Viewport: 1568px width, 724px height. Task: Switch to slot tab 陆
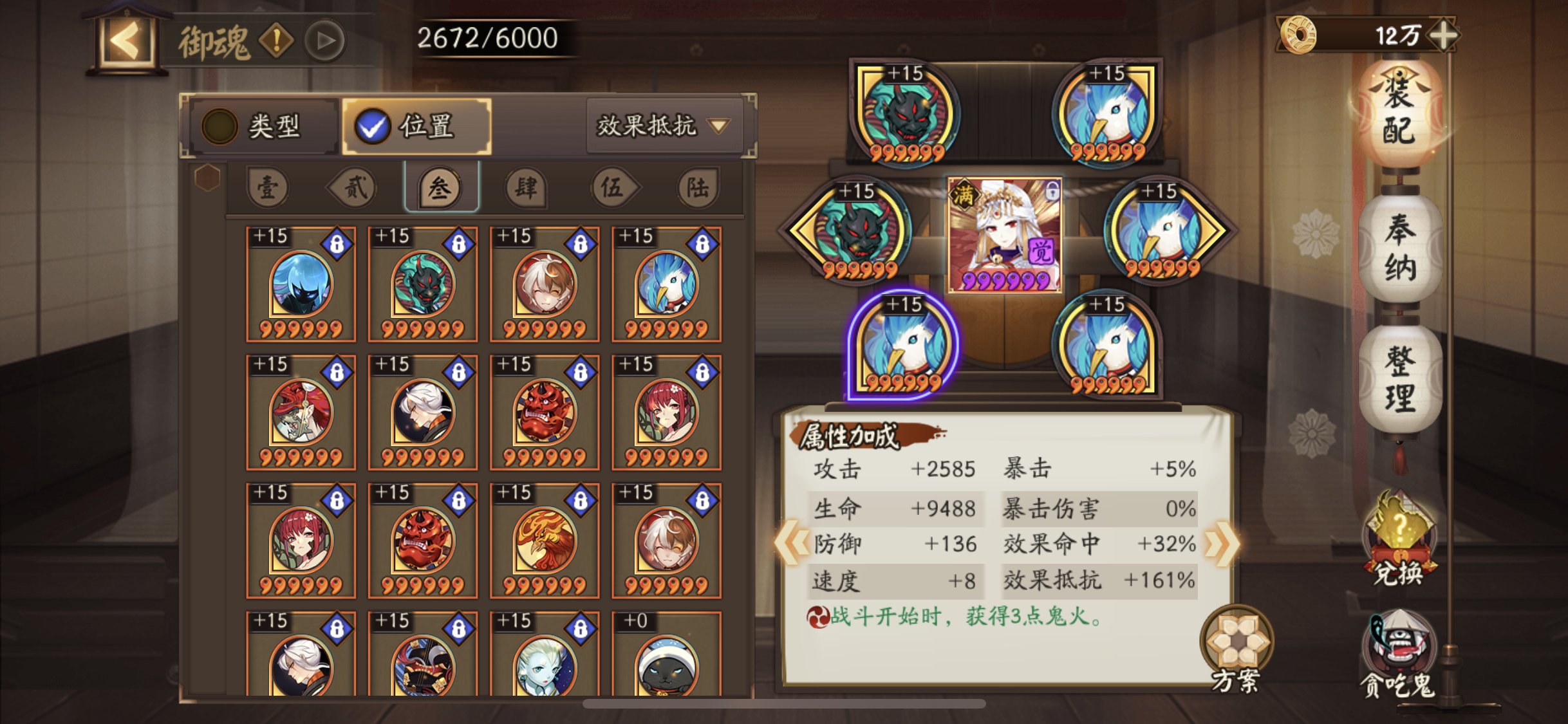(698, 188)
